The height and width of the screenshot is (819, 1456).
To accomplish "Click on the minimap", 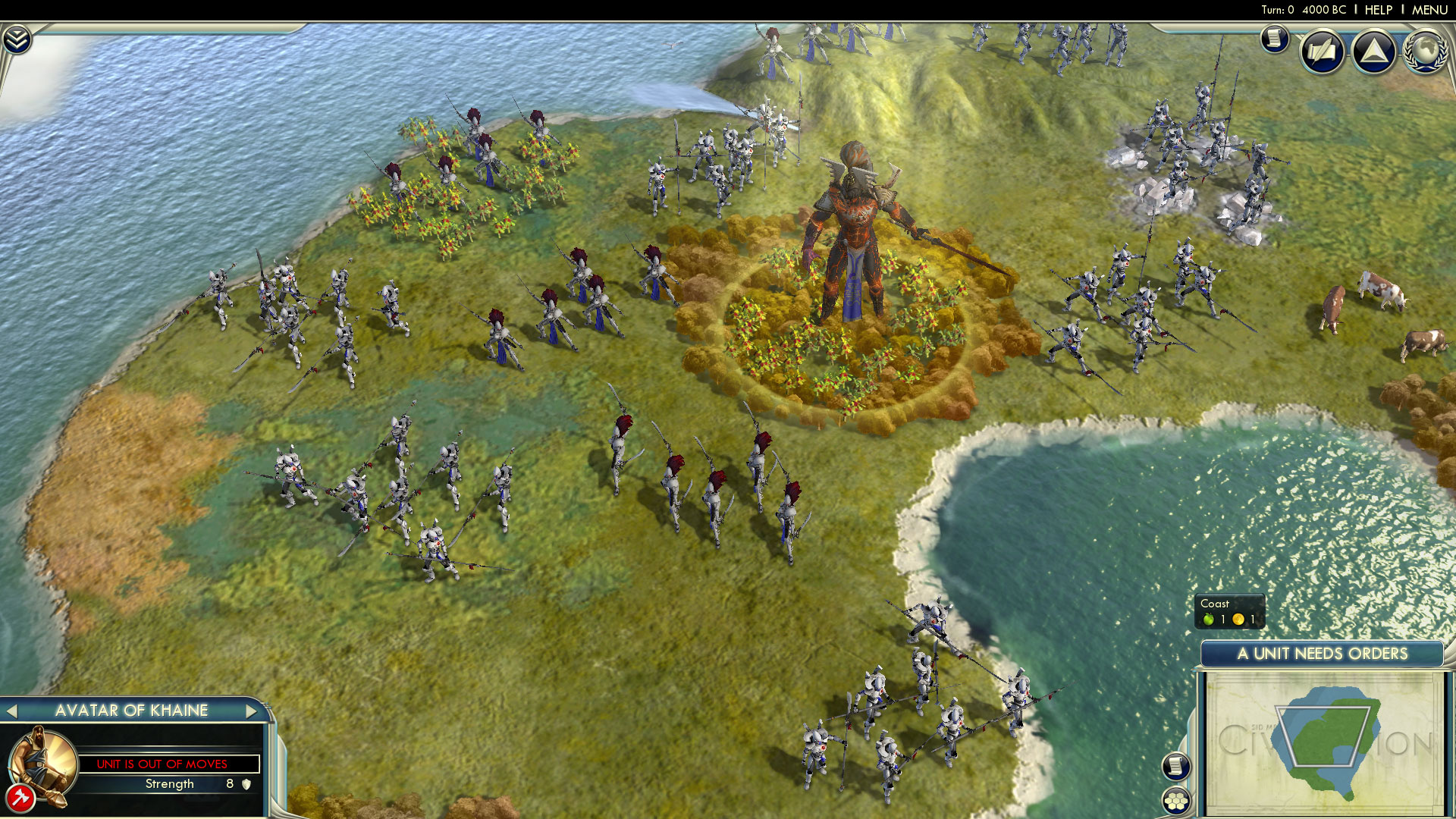I will click(1323, 743).
